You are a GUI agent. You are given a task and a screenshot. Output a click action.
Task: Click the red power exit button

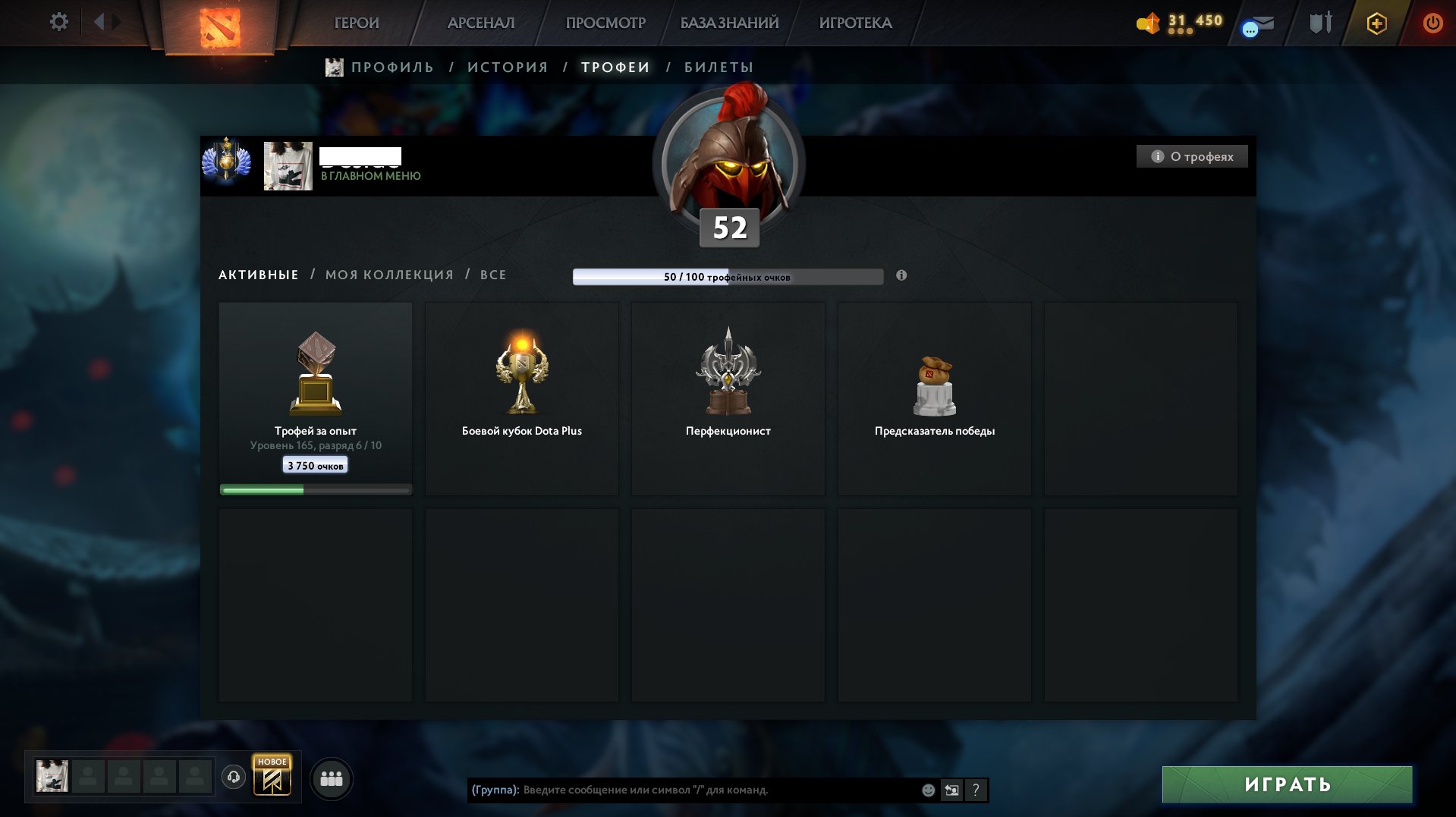[1432, 23]
